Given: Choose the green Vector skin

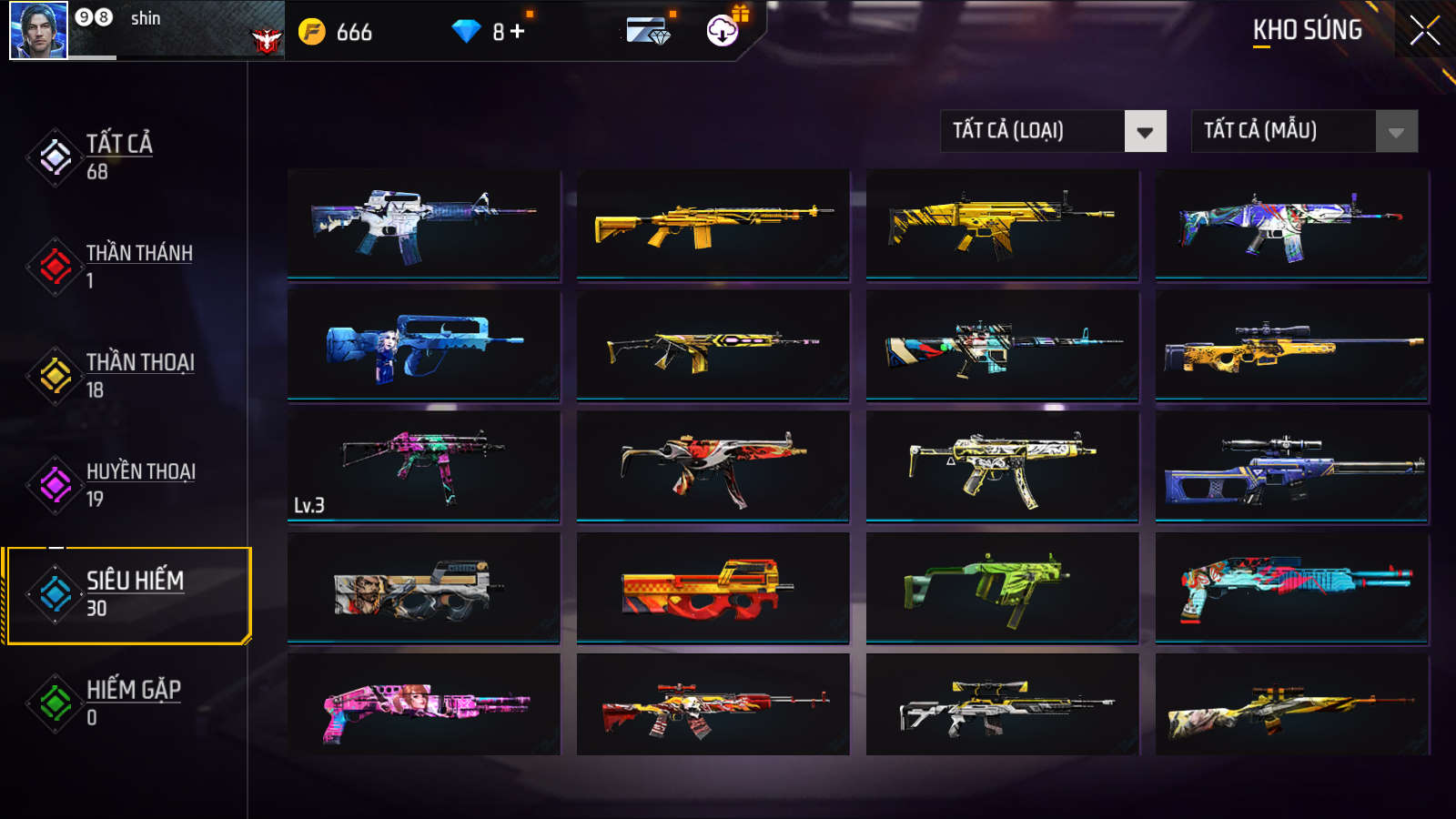Looking at the screenshot, I should pos(1001,588).
